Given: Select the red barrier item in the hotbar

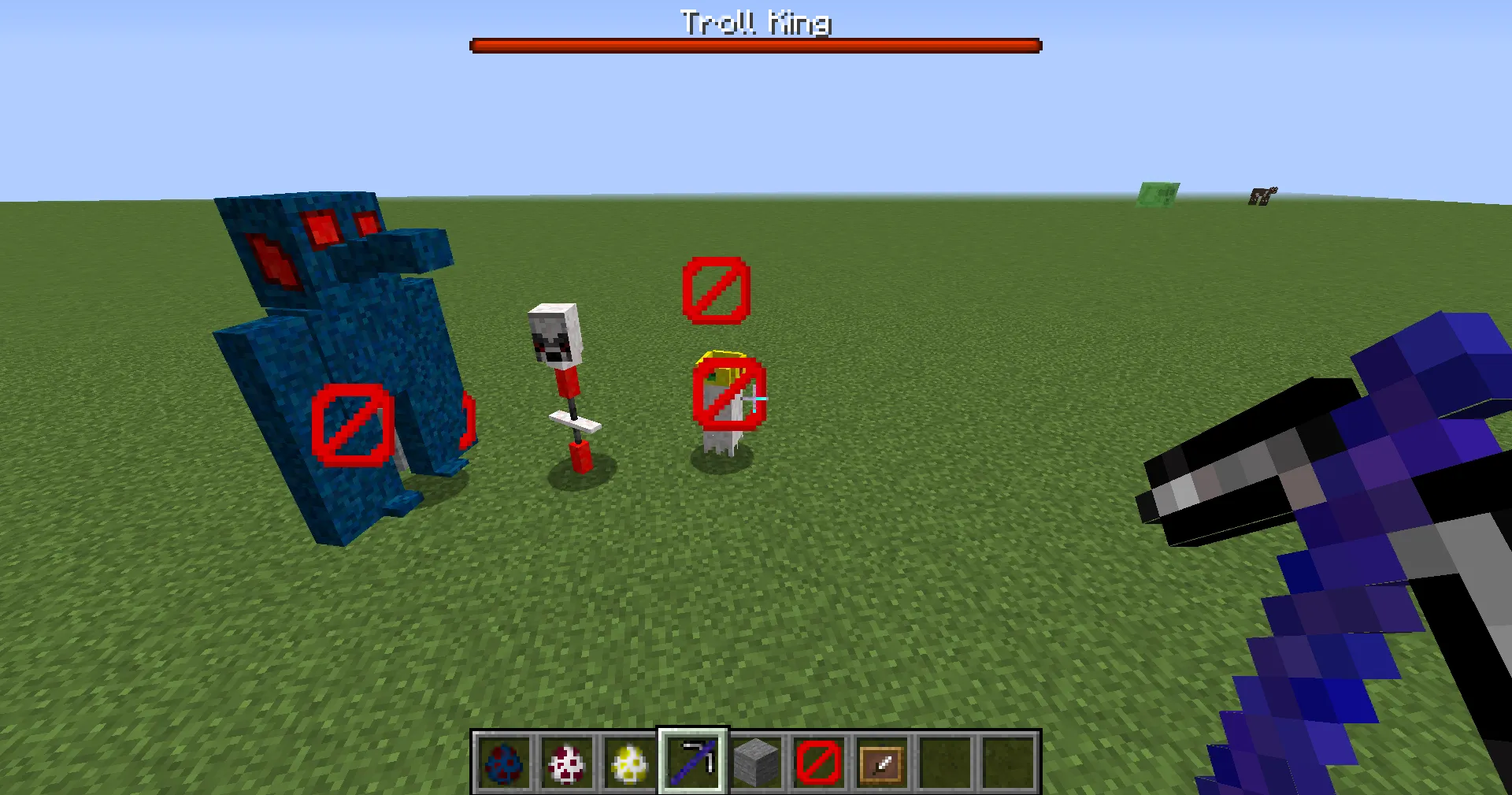Looking at the screenshot, I should click(x=818, y=764).
